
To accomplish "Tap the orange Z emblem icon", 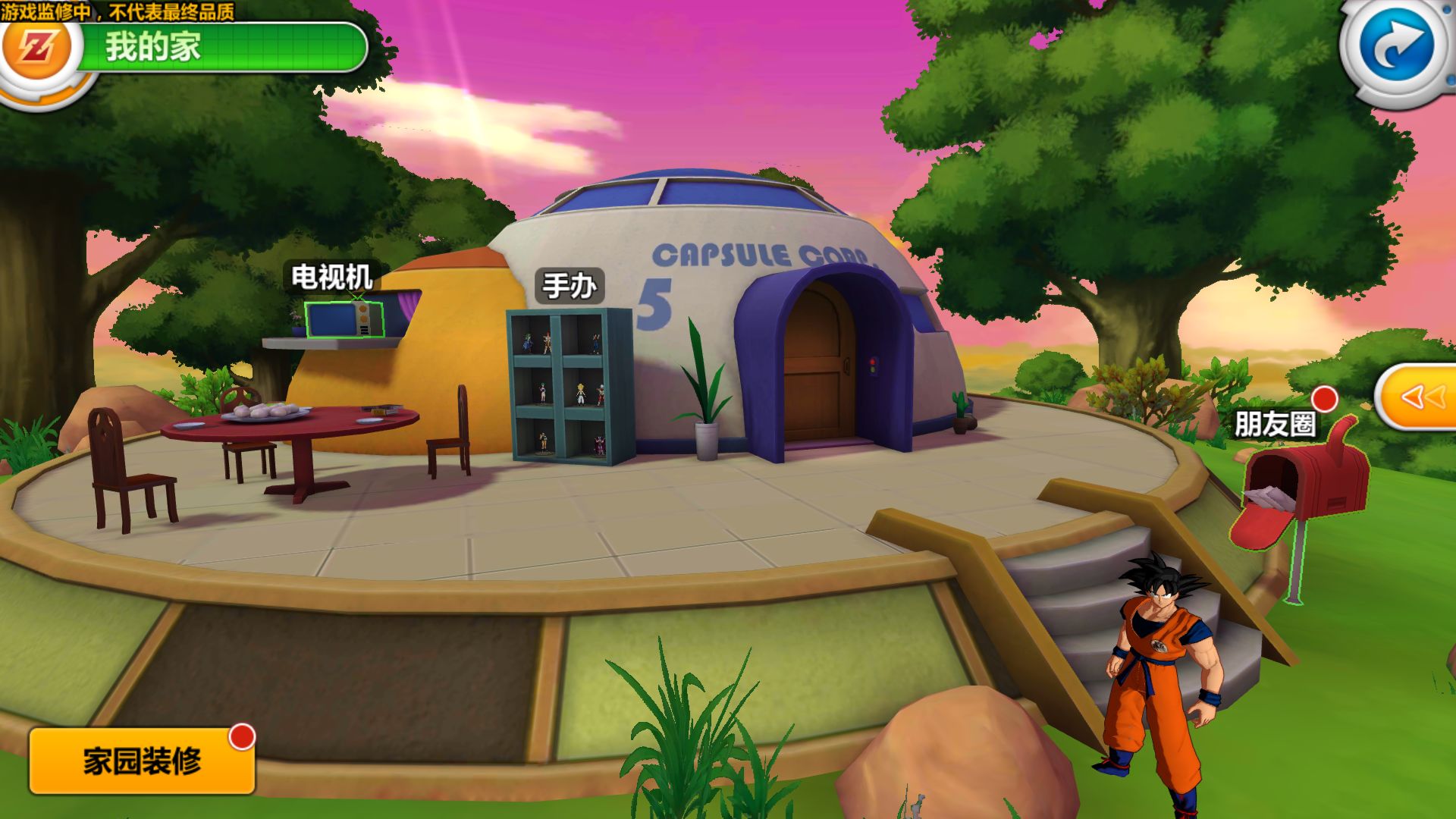I will (x=38, y=49).
